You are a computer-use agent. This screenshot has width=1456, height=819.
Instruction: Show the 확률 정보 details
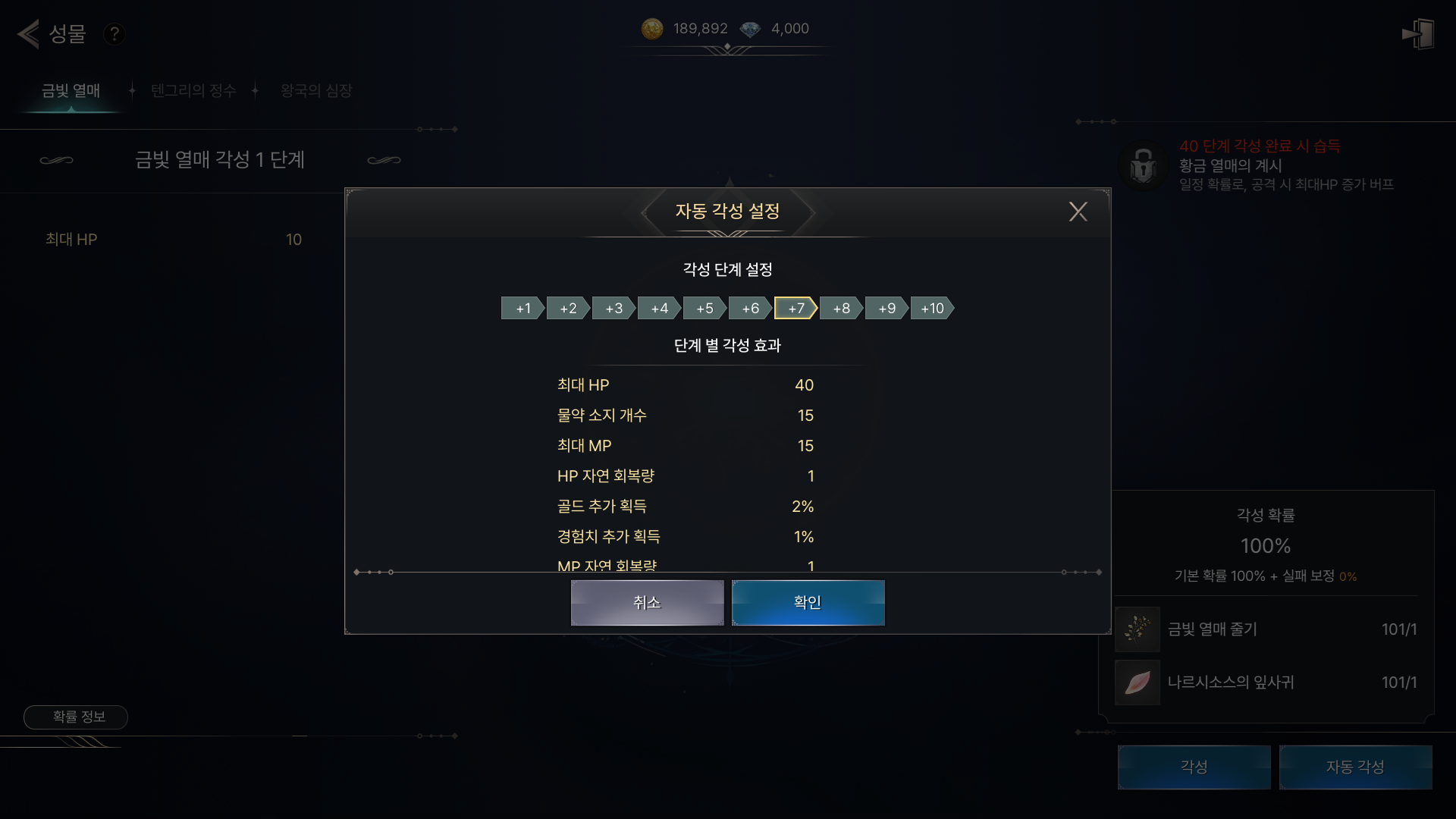(76, 717)
